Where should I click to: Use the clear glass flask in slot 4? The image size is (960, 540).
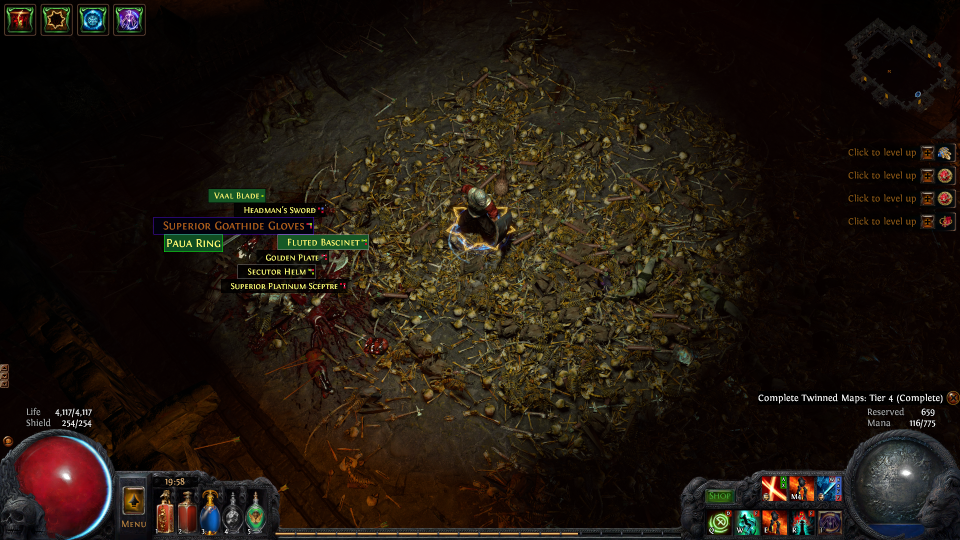coord(232,510)
